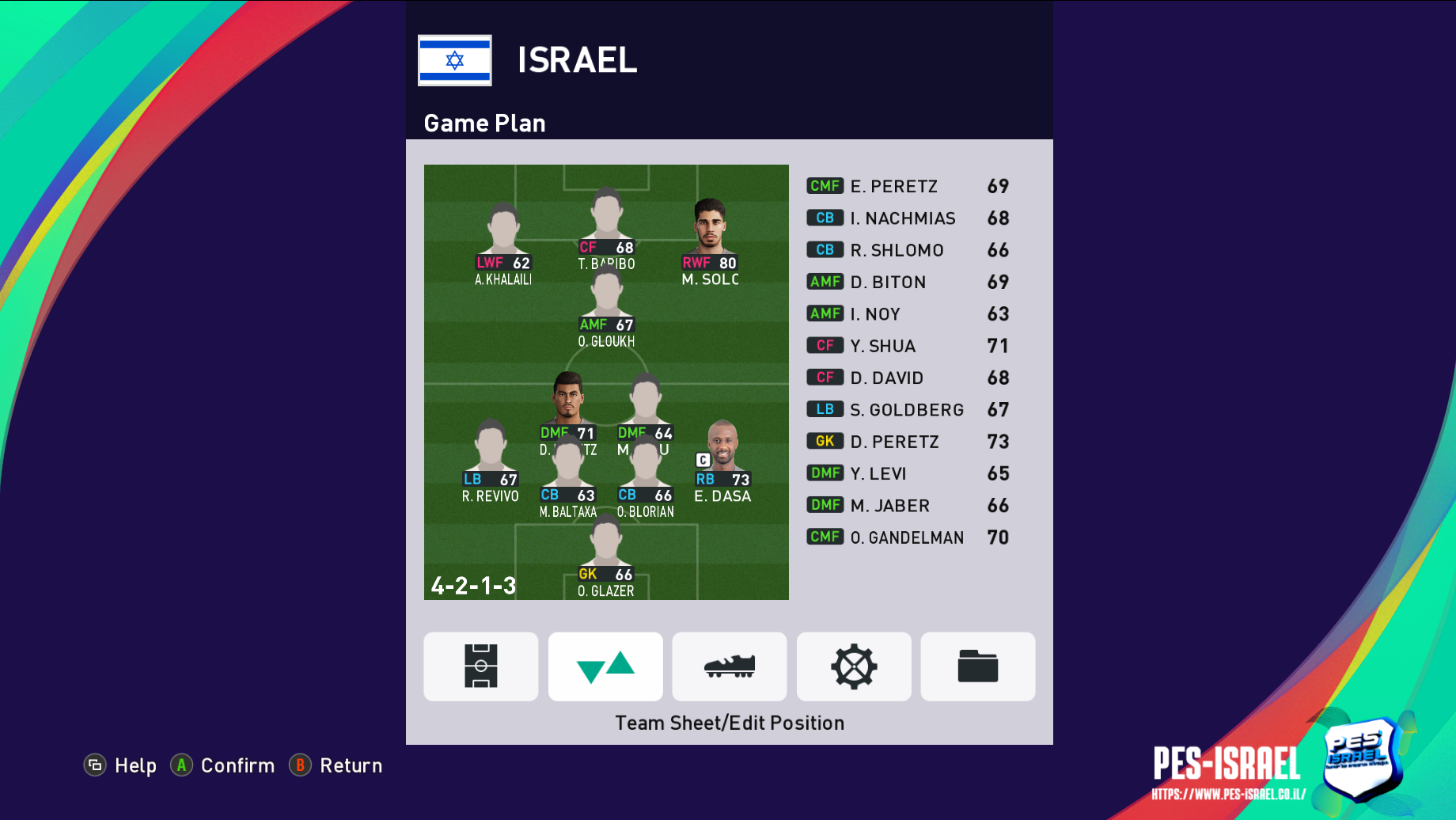Select the substitution arrows icon
The width and height of the screenshot is (1456, 820).
605,666
